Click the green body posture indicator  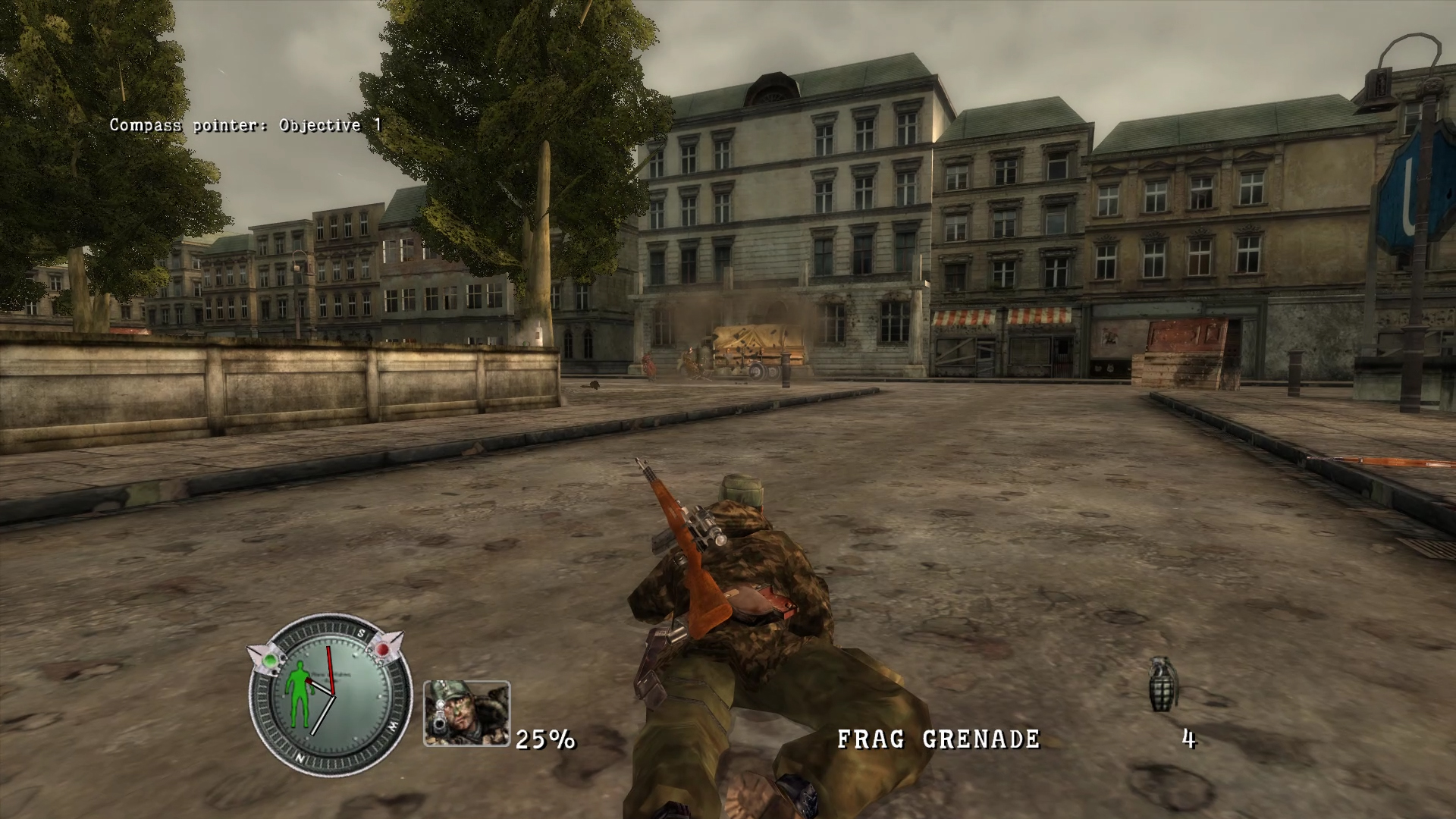tap(299, 695)
